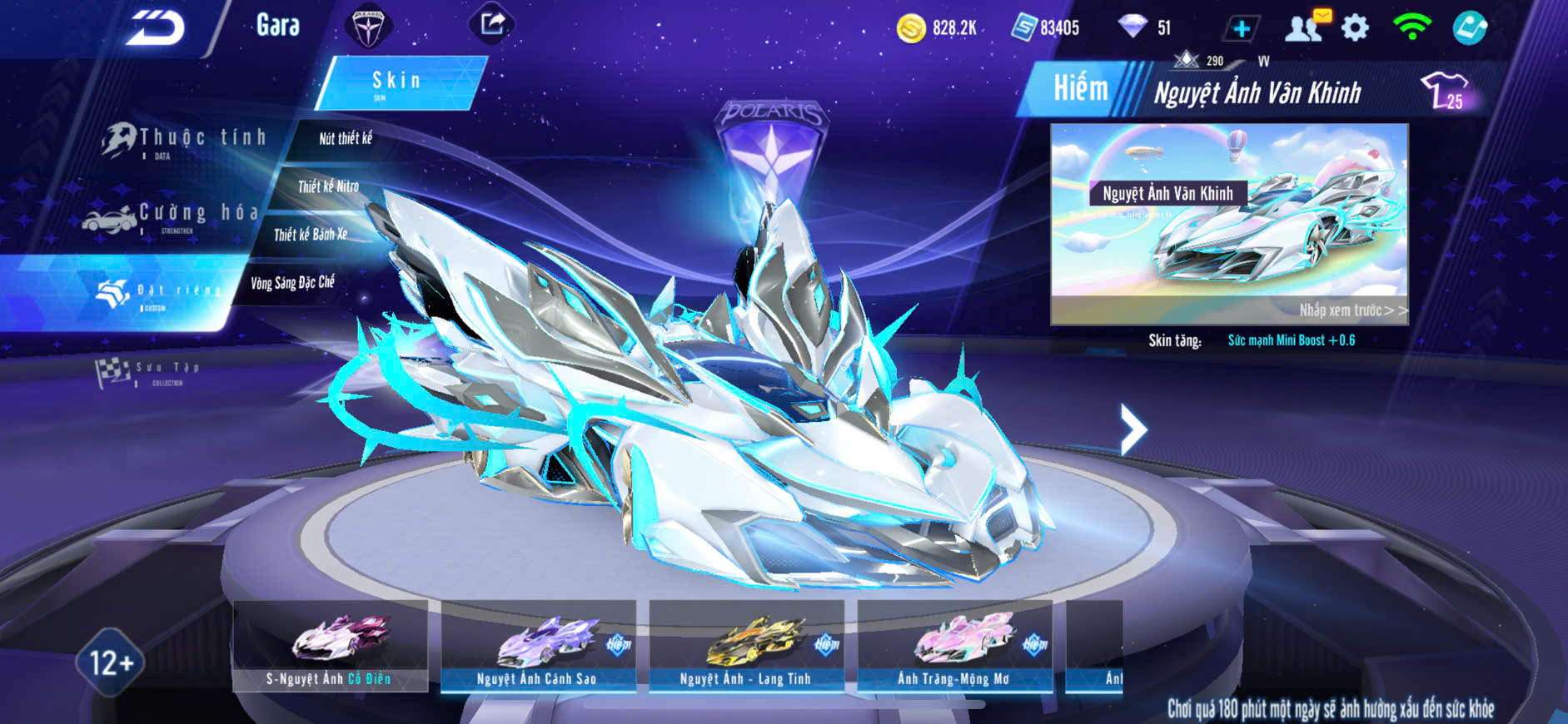Go back using the return arrow
Image resolution: width=1568 pixels, height=724 pixels.
156,27
